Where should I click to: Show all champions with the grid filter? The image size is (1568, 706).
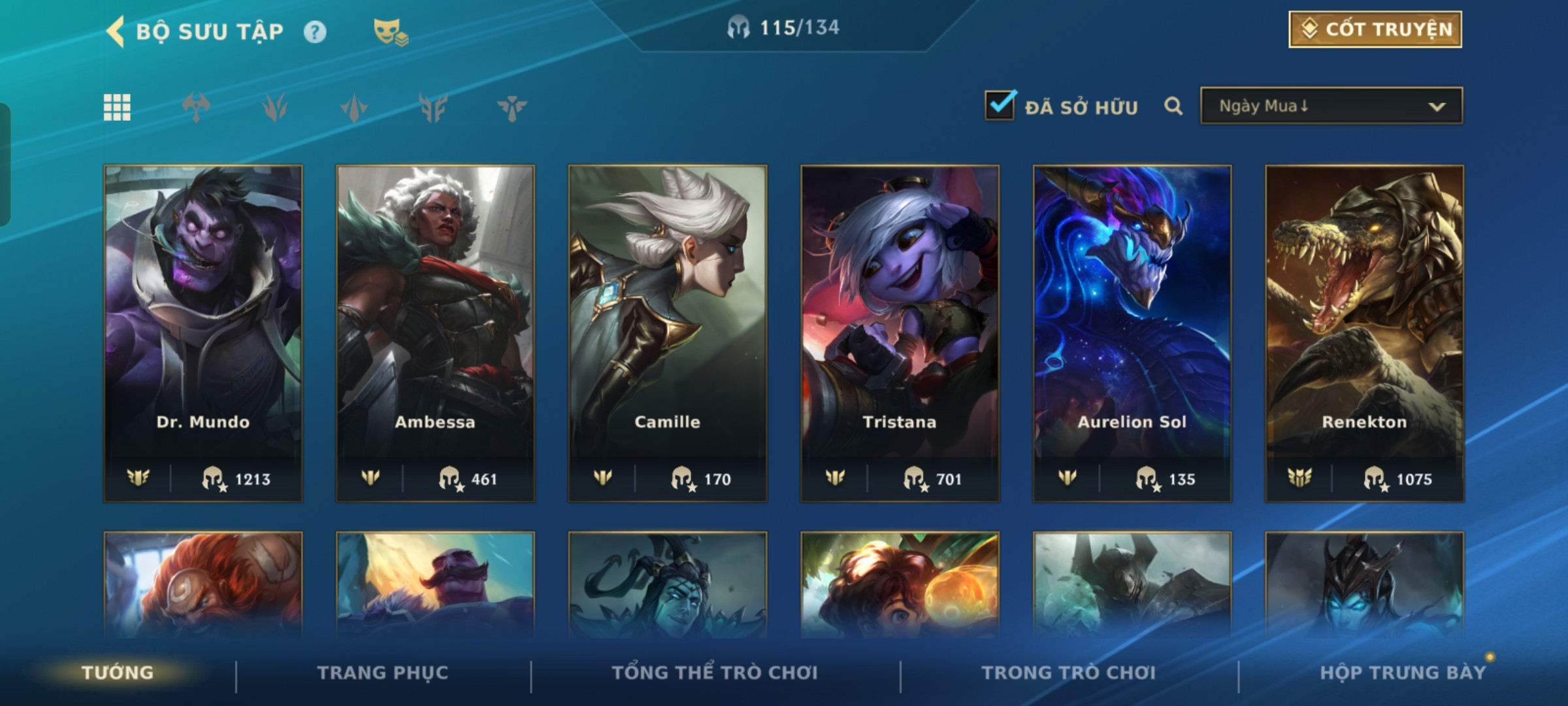[x=117, y=107]
